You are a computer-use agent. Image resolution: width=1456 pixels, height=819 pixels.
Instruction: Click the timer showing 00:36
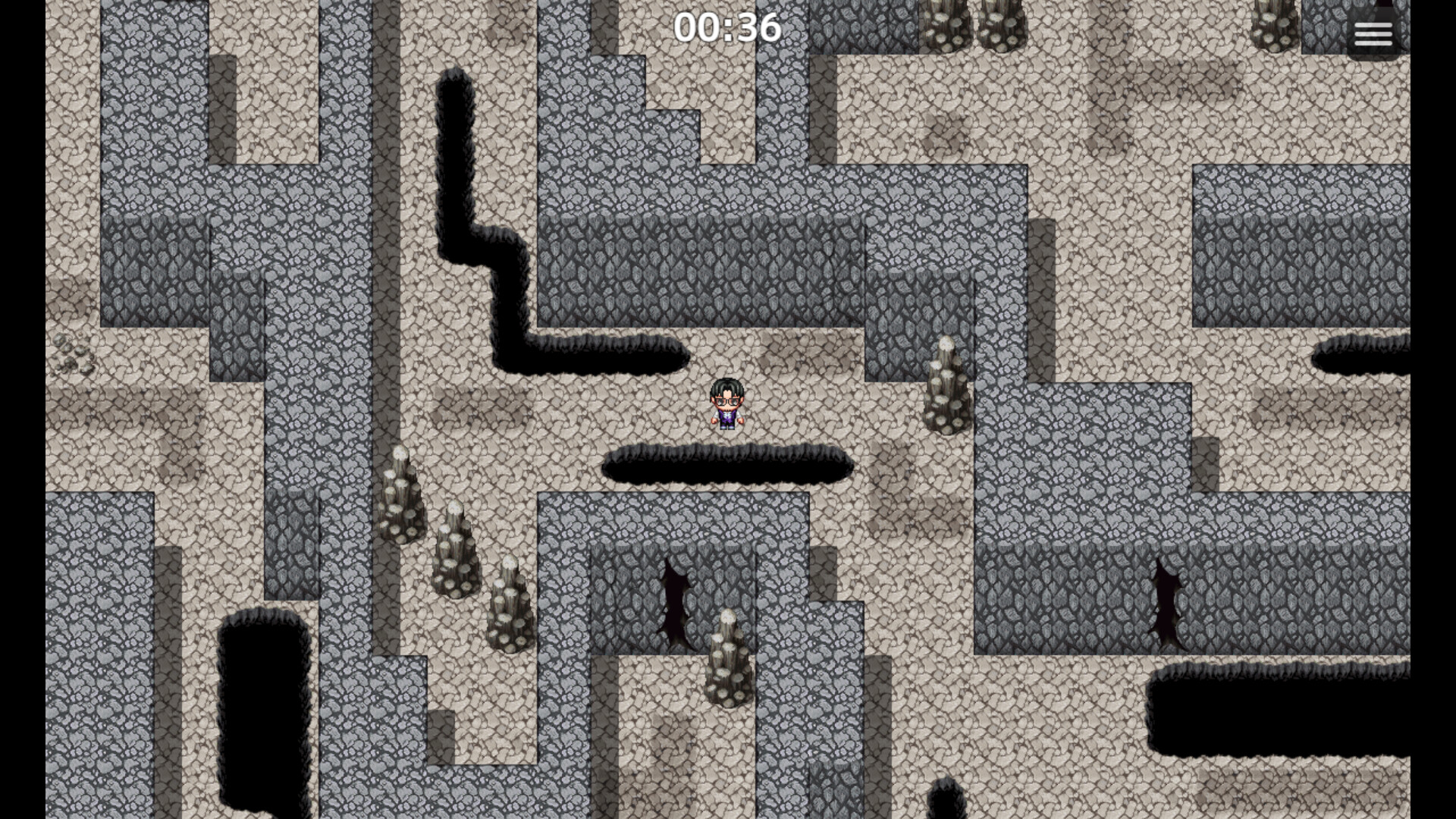pyautogui.click(x=726, y=27)
